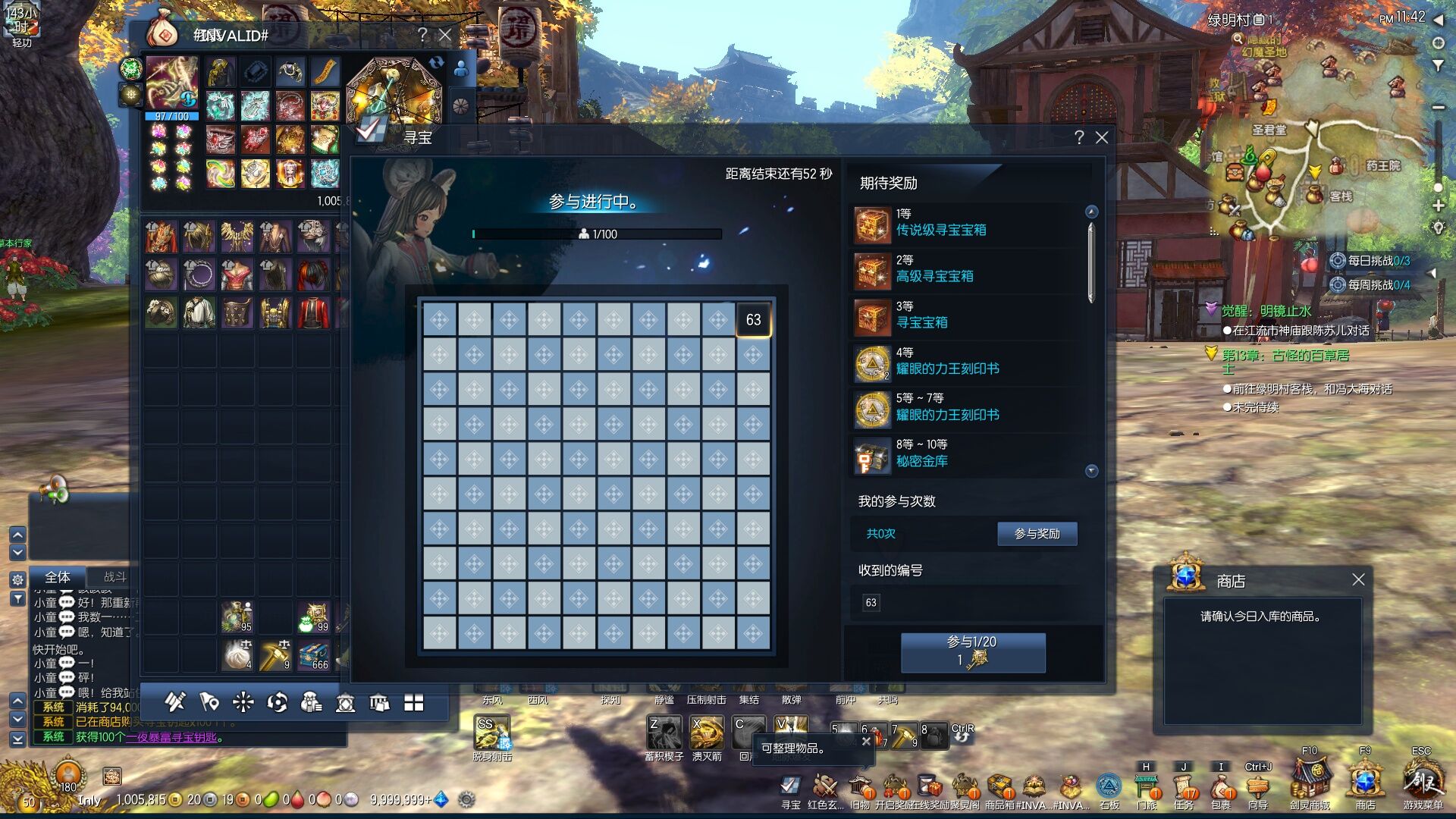Click the 一夜暴富寻宝钥匙 item link in chat
Image resolution: width=1456 pixels, height=819 pixels.
click(171, 737)
